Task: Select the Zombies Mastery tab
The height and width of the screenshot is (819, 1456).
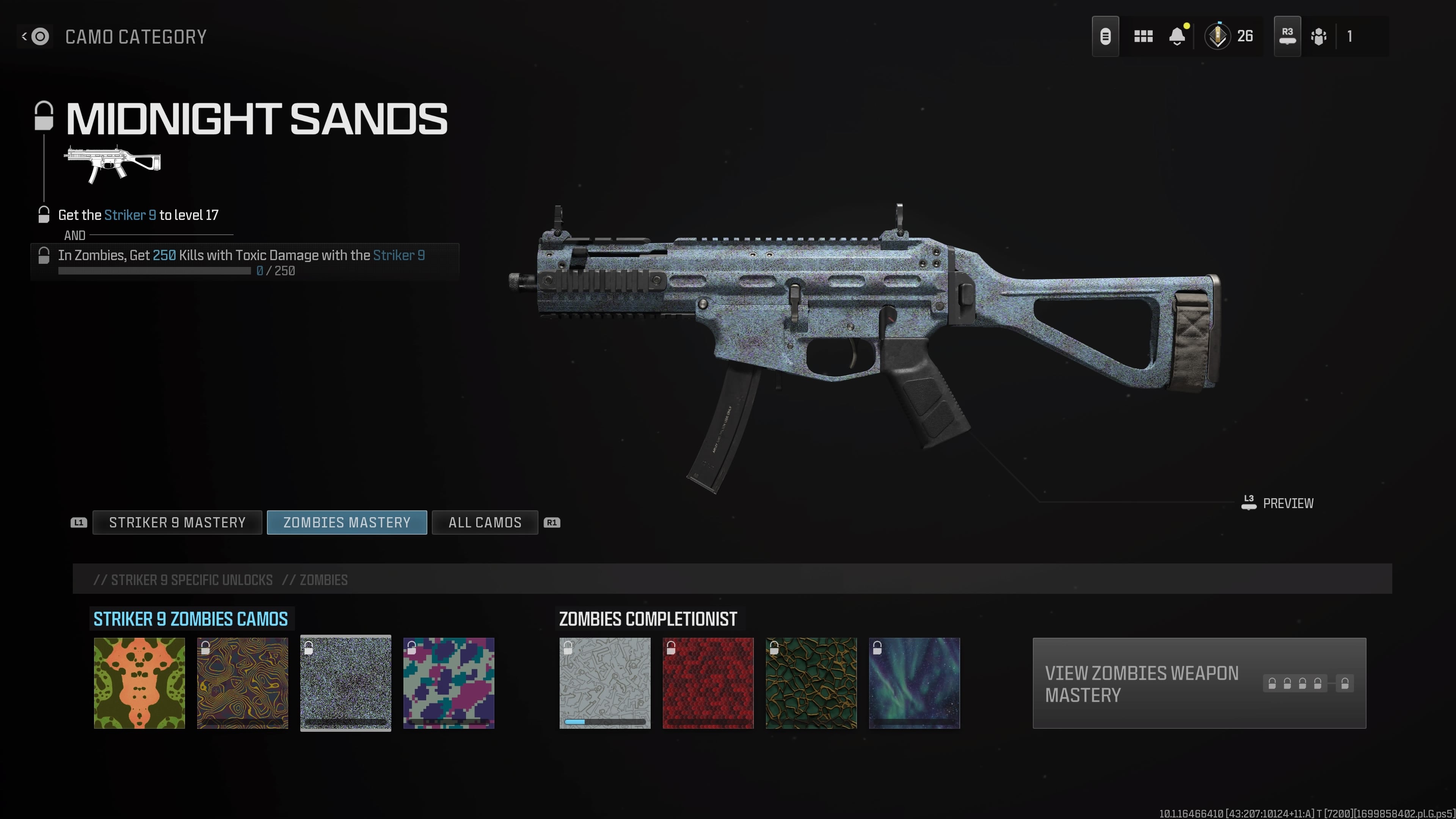Action: [347, 522]
